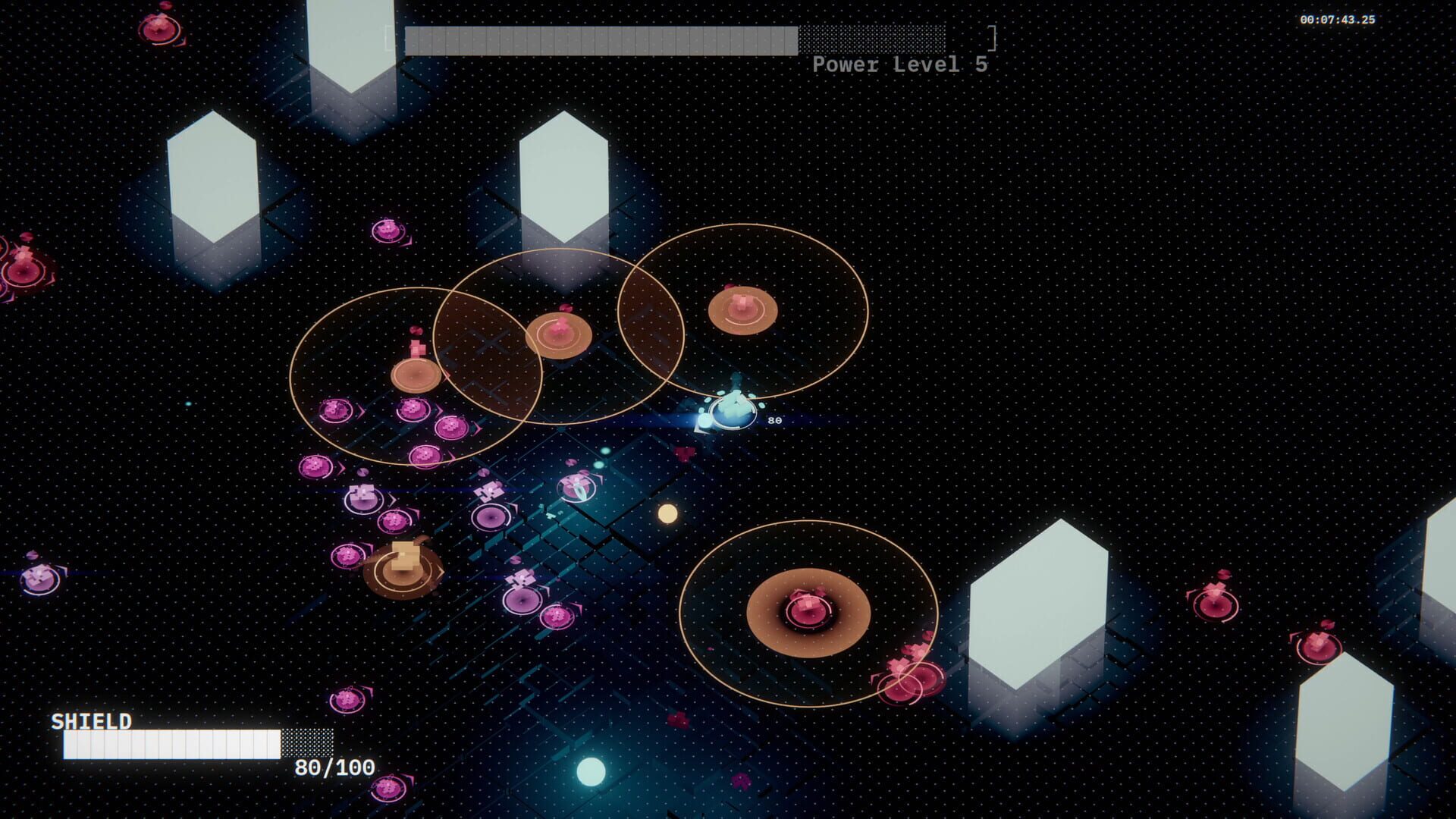Click the Power Level 5 label
This screenshot has width=1456, height=819.
tap(899, 66)
